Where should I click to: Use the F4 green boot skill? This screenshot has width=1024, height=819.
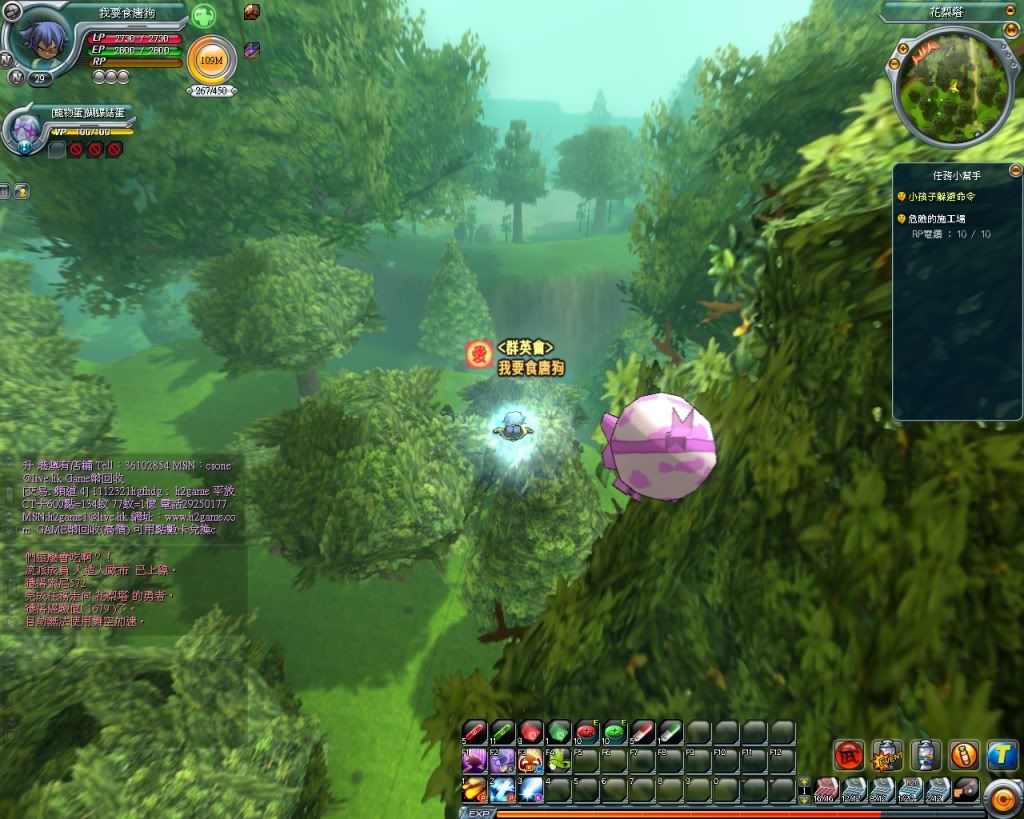[557, 761]
